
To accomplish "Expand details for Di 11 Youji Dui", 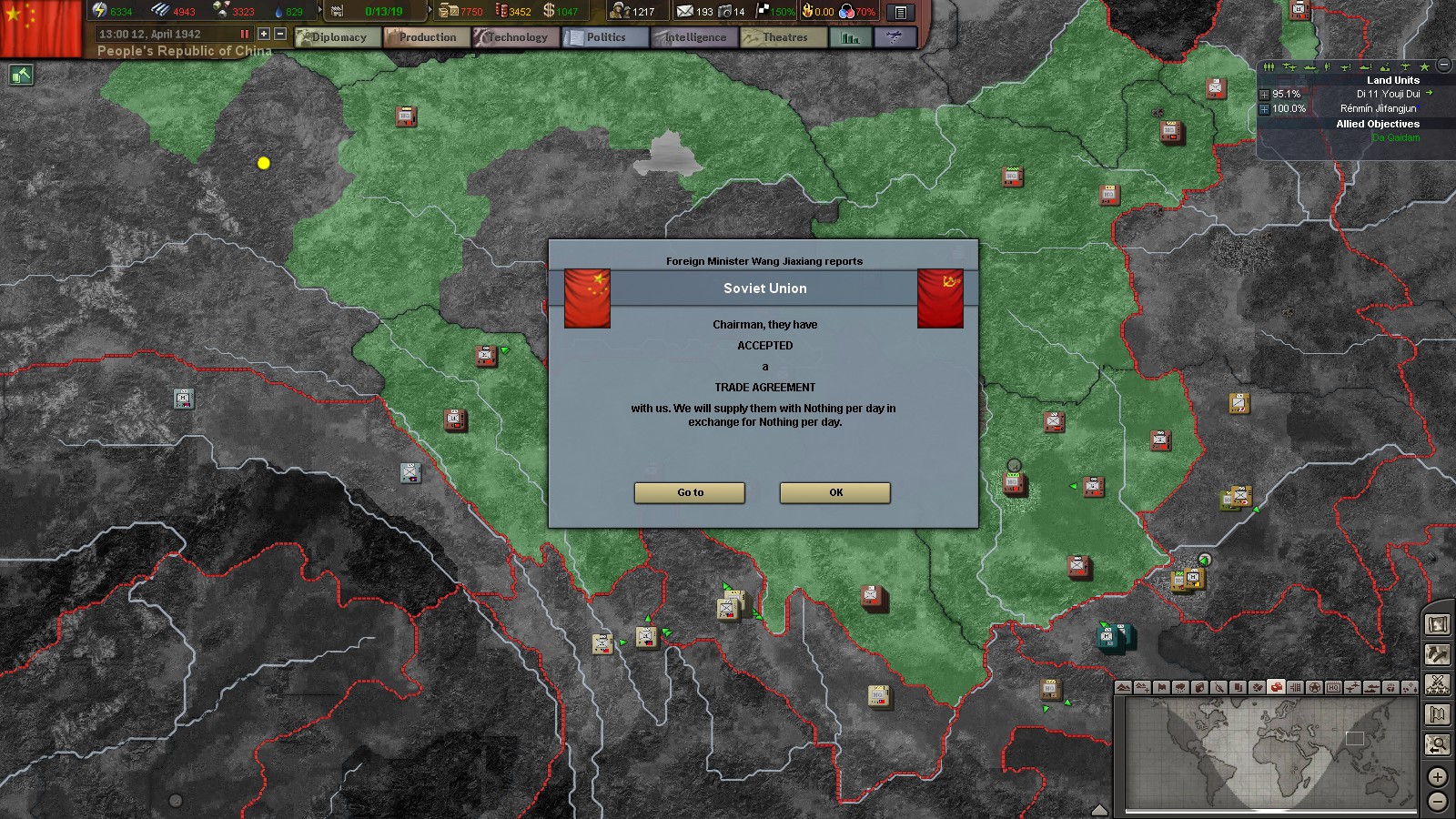I will click(x=1265, y=95).
